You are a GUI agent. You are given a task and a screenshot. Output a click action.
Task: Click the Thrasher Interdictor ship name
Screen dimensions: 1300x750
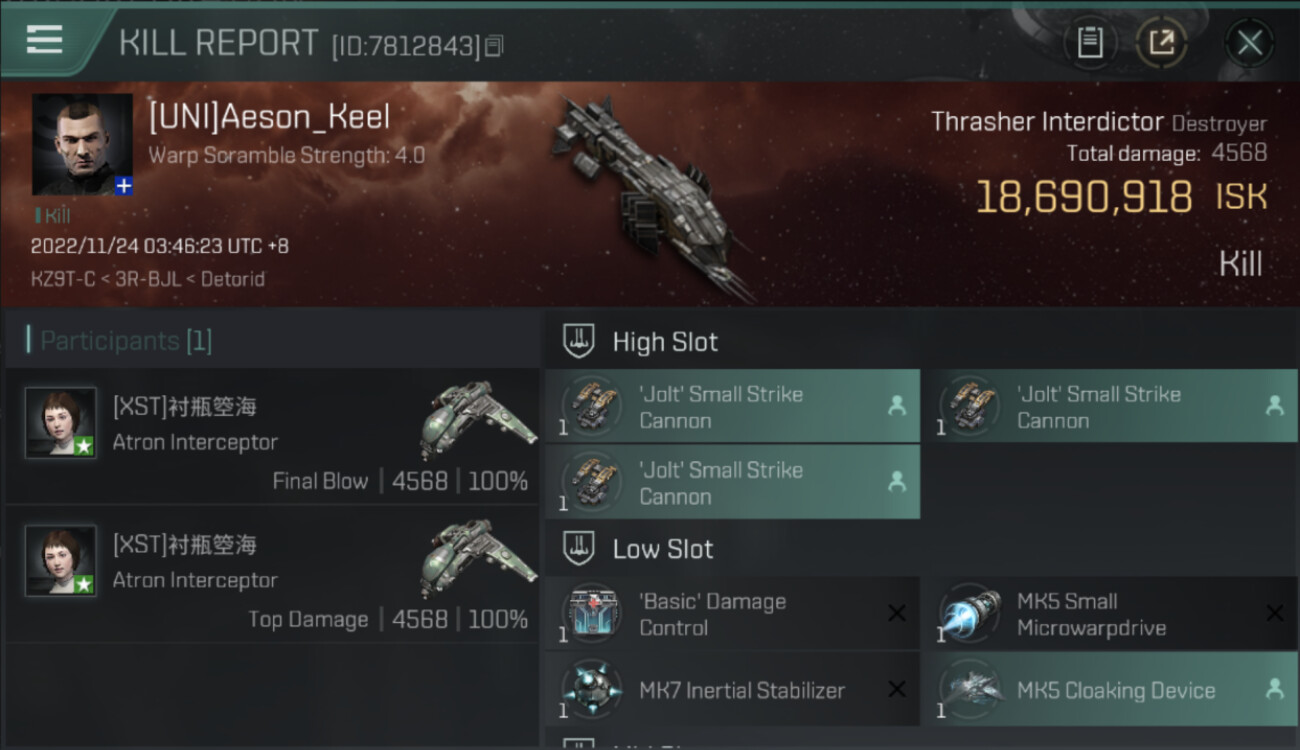1047,122
